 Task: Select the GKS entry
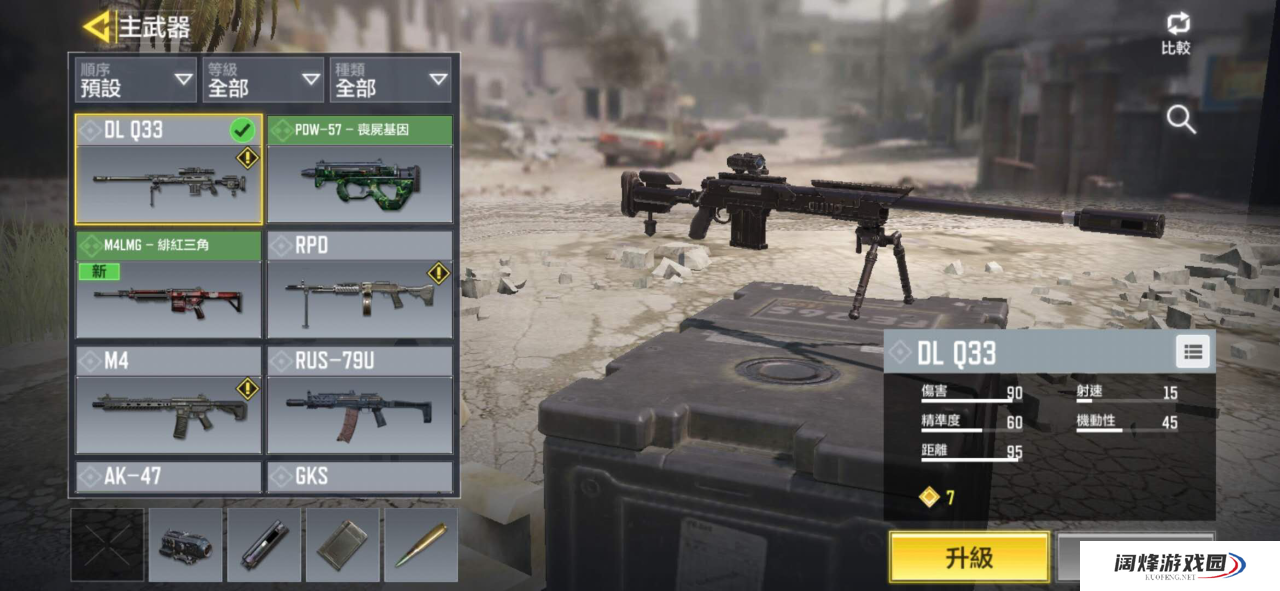360,476
